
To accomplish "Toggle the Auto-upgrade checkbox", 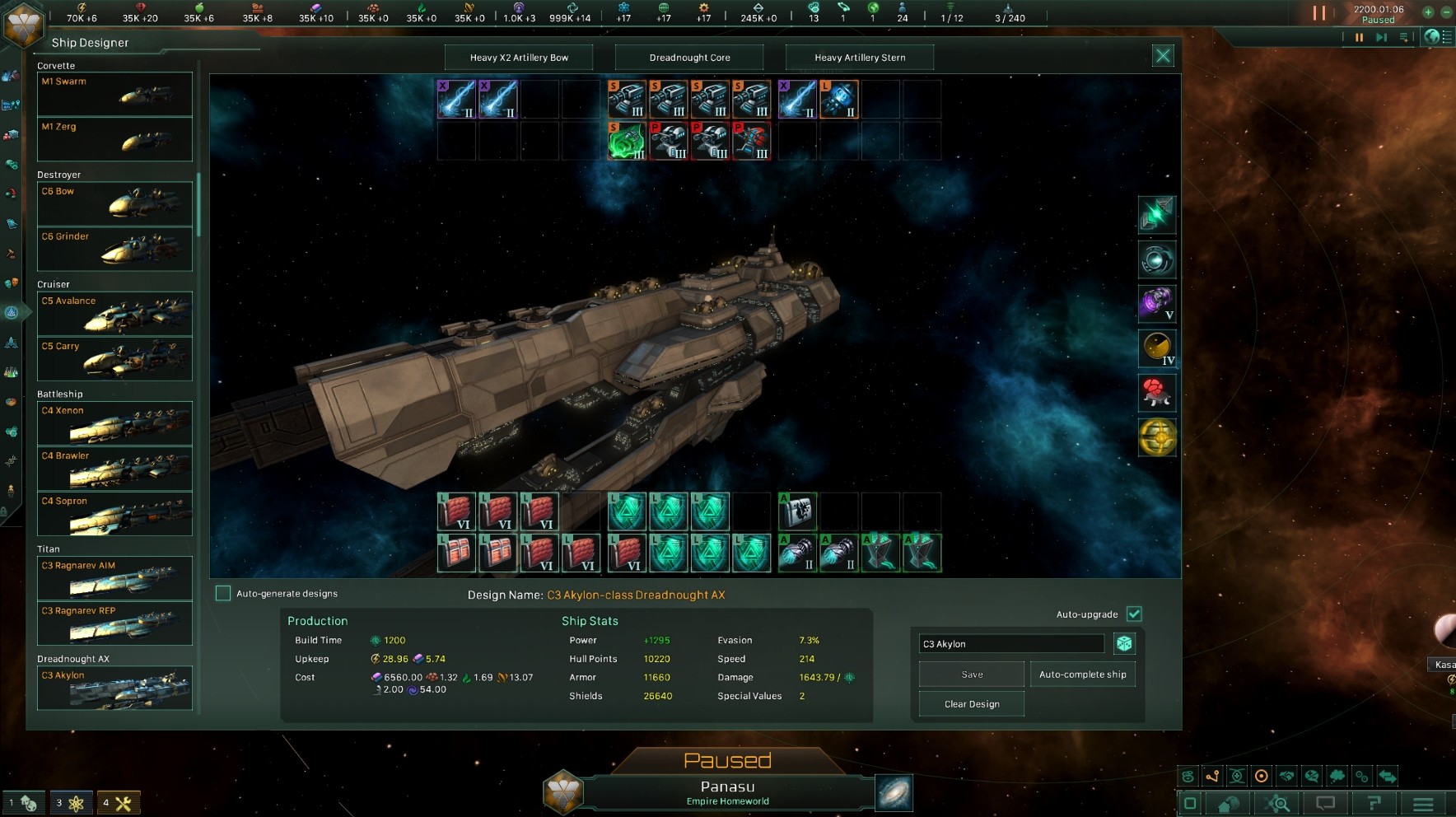I will pos(1134,614).
